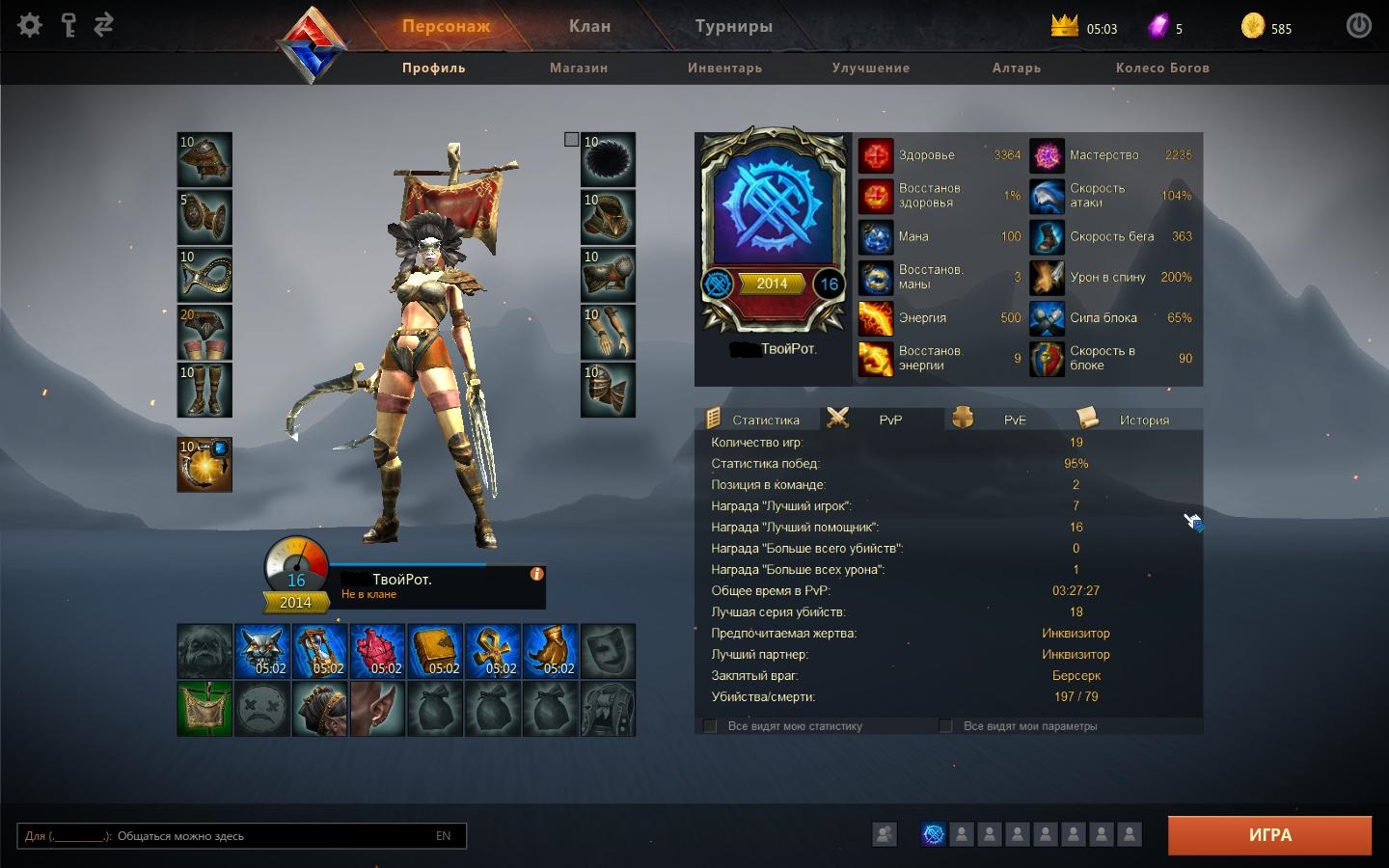Image resolution: width=1389 pixels, height=868 pixels.
Task: Go to the Турниры section
Action: 733,27
